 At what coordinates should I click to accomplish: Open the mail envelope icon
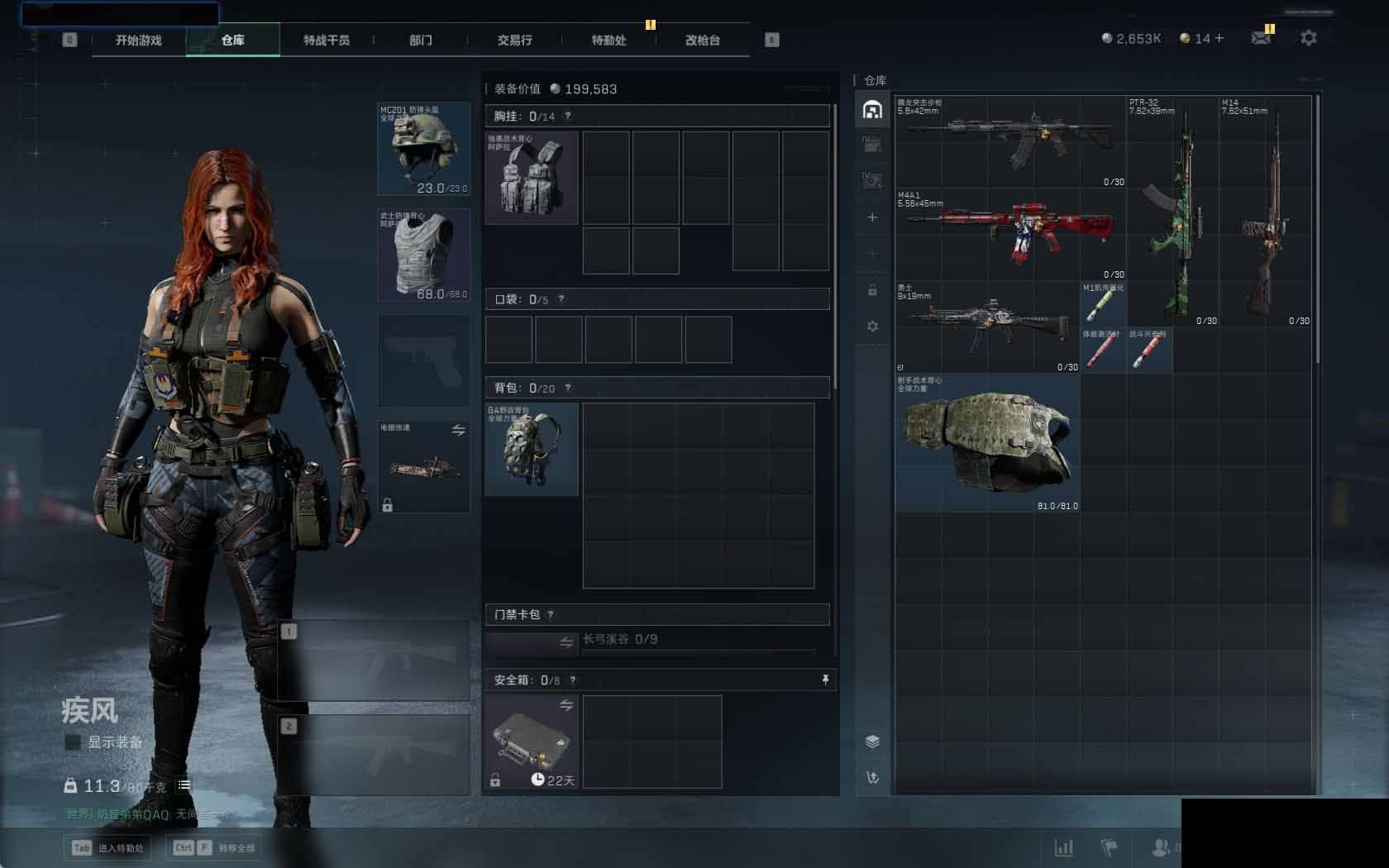1261,38
